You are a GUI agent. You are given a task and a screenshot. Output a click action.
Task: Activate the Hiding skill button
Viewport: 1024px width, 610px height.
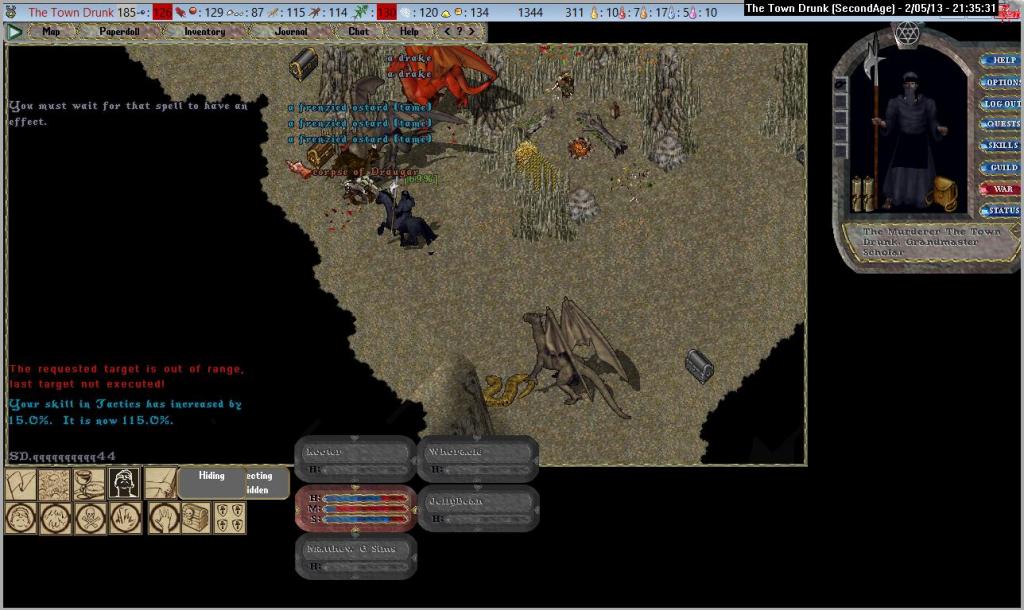(x=211, y=477)
